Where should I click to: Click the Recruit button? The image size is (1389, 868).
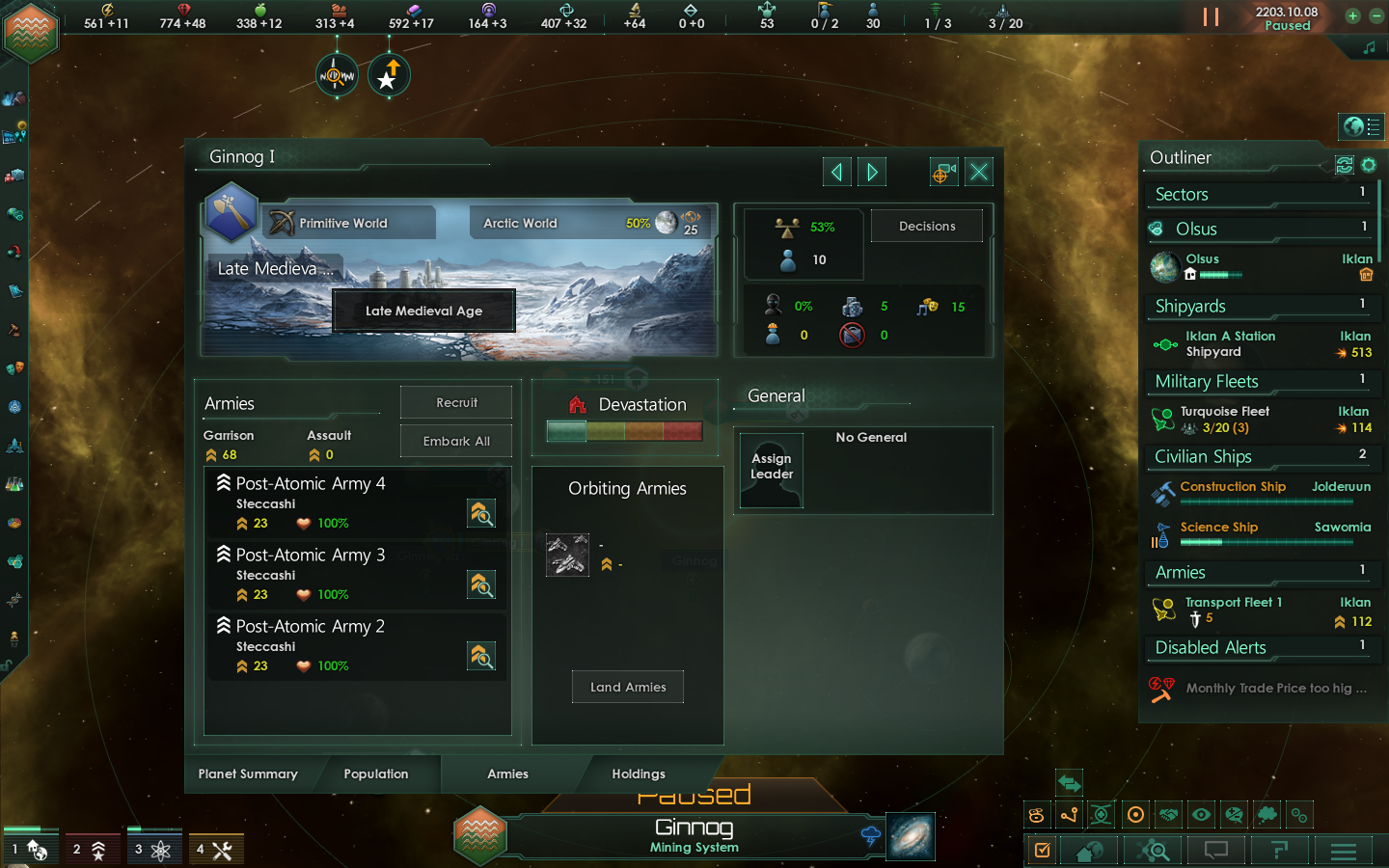455,402
